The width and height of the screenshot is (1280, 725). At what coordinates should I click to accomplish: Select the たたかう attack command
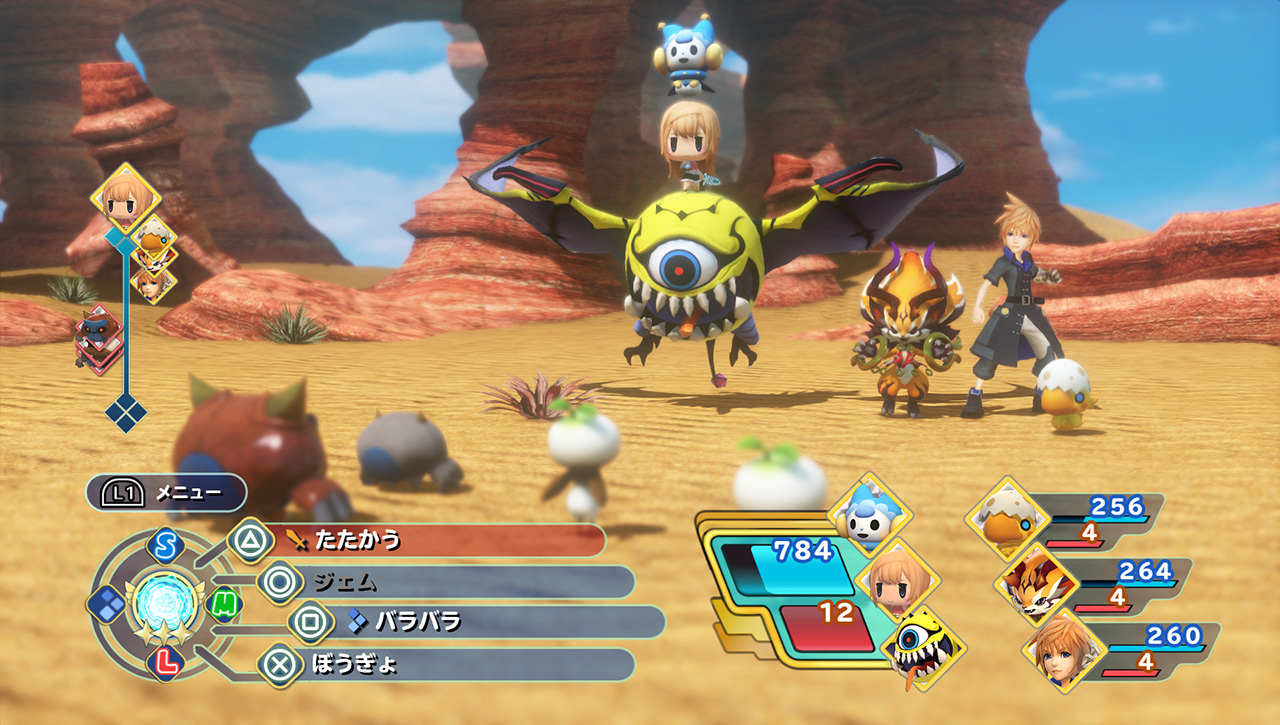coord(430,541)
